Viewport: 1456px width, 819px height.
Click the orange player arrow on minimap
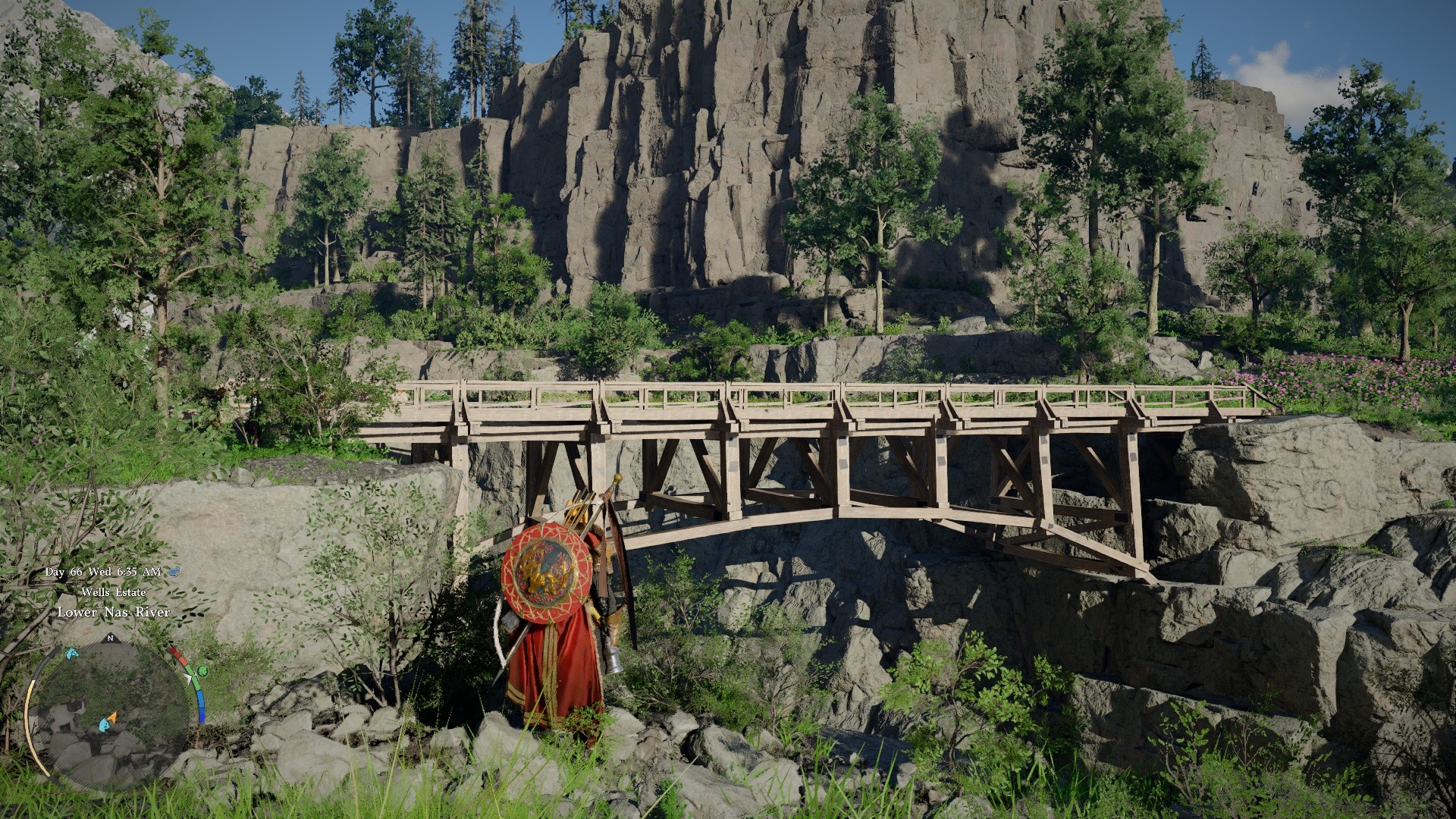pyautogui.click(x=112, y=716)
